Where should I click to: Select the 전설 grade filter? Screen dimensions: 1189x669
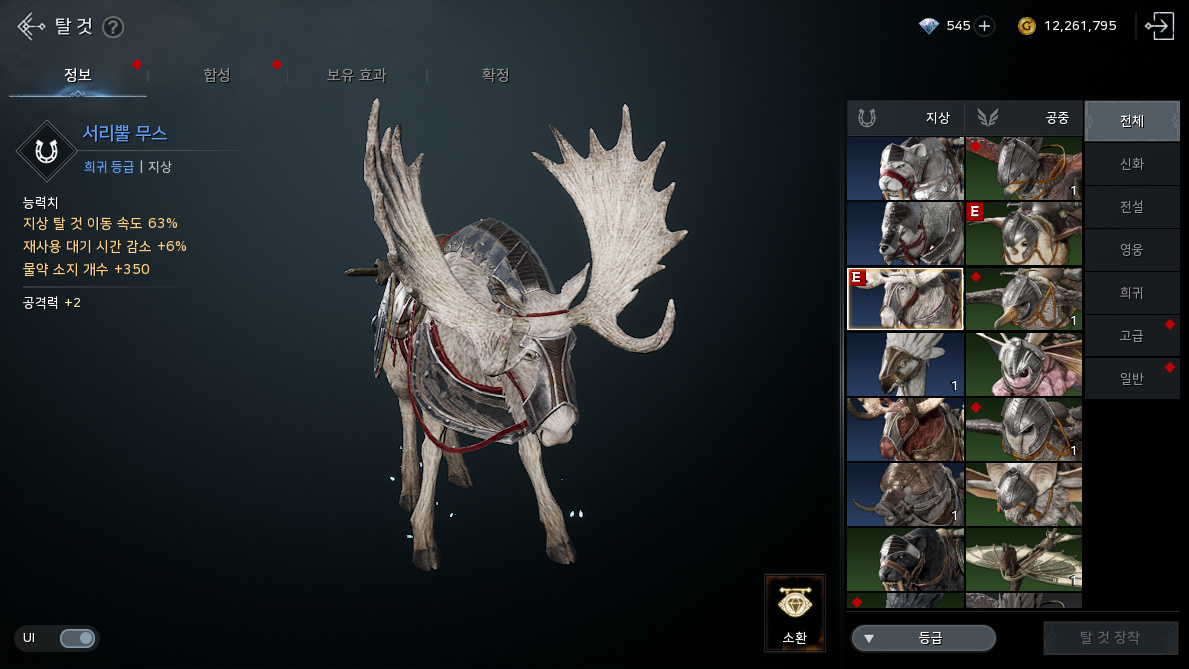pos(1132,207)
